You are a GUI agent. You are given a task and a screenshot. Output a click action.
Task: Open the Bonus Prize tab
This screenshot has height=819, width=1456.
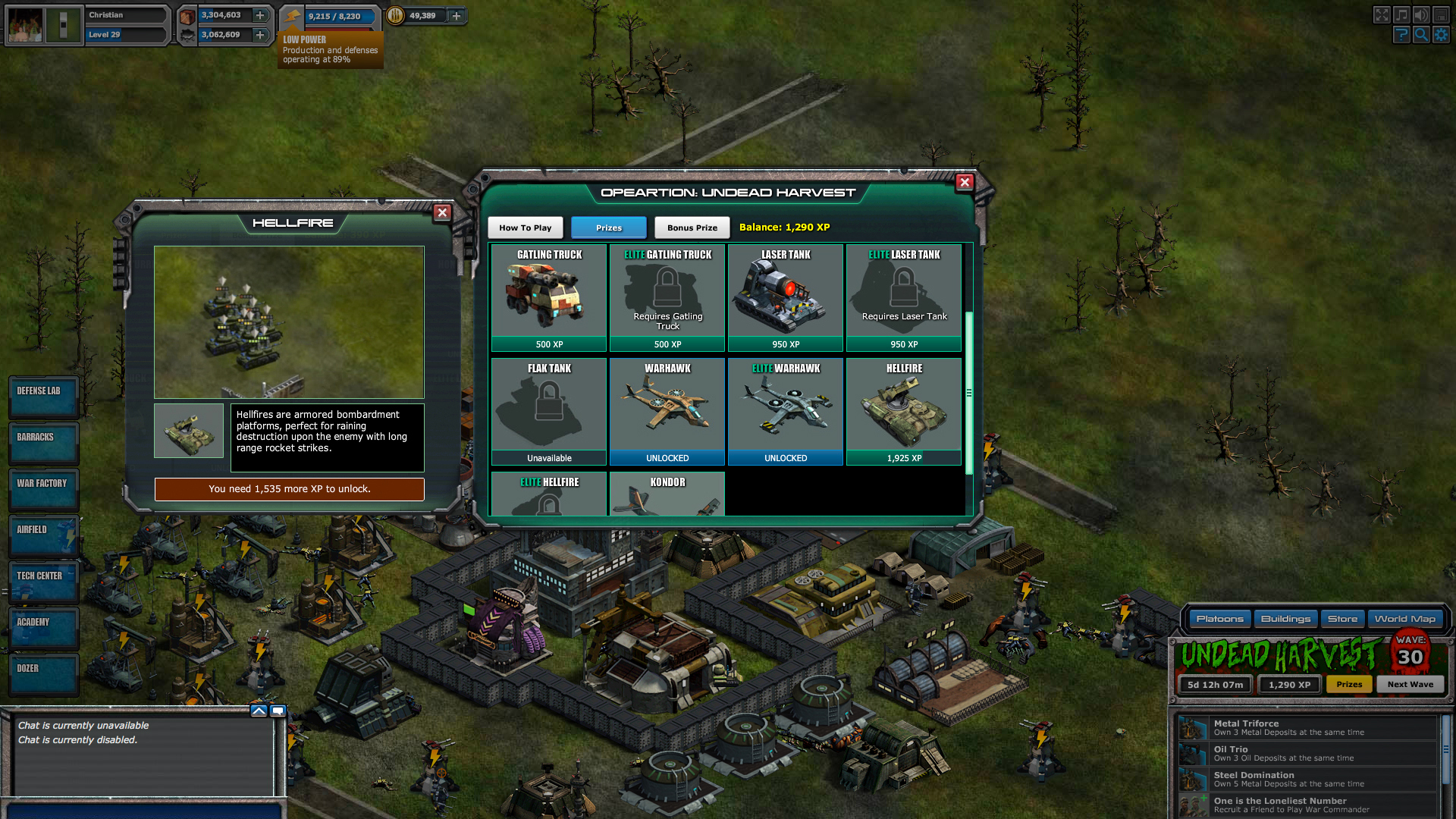[x=691, y=227]
